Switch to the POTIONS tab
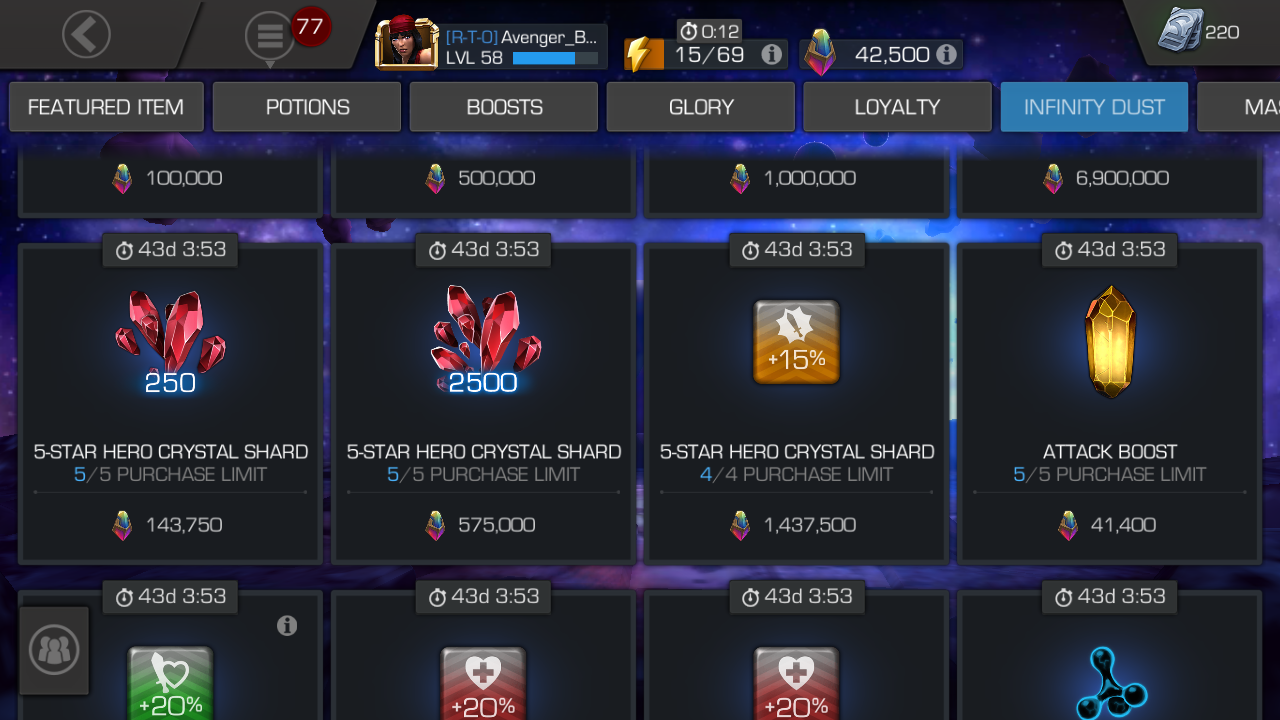Screen dimensions: 1280x720 point(306,106)
